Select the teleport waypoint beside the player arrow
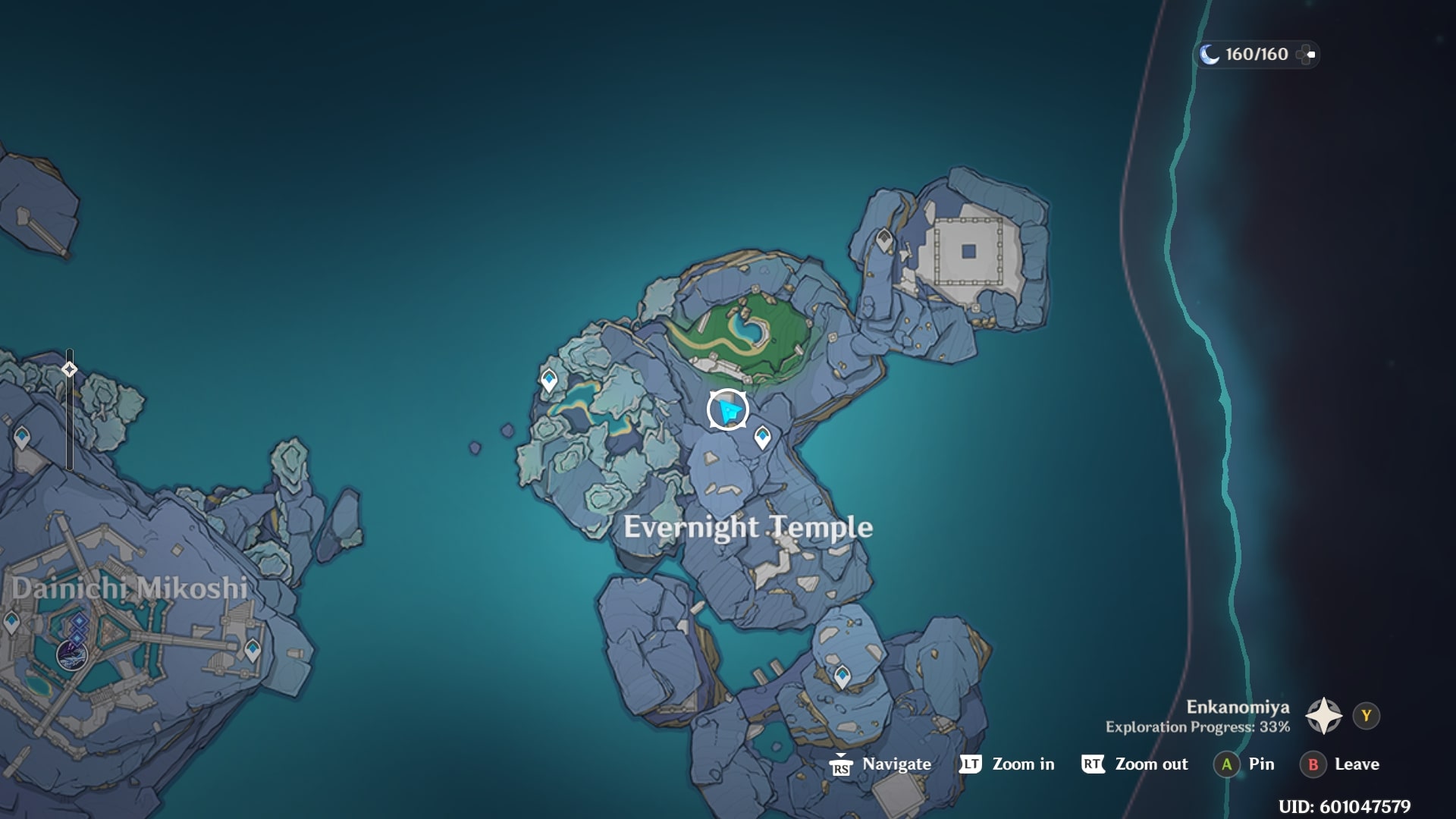 [x=761, y=437]
